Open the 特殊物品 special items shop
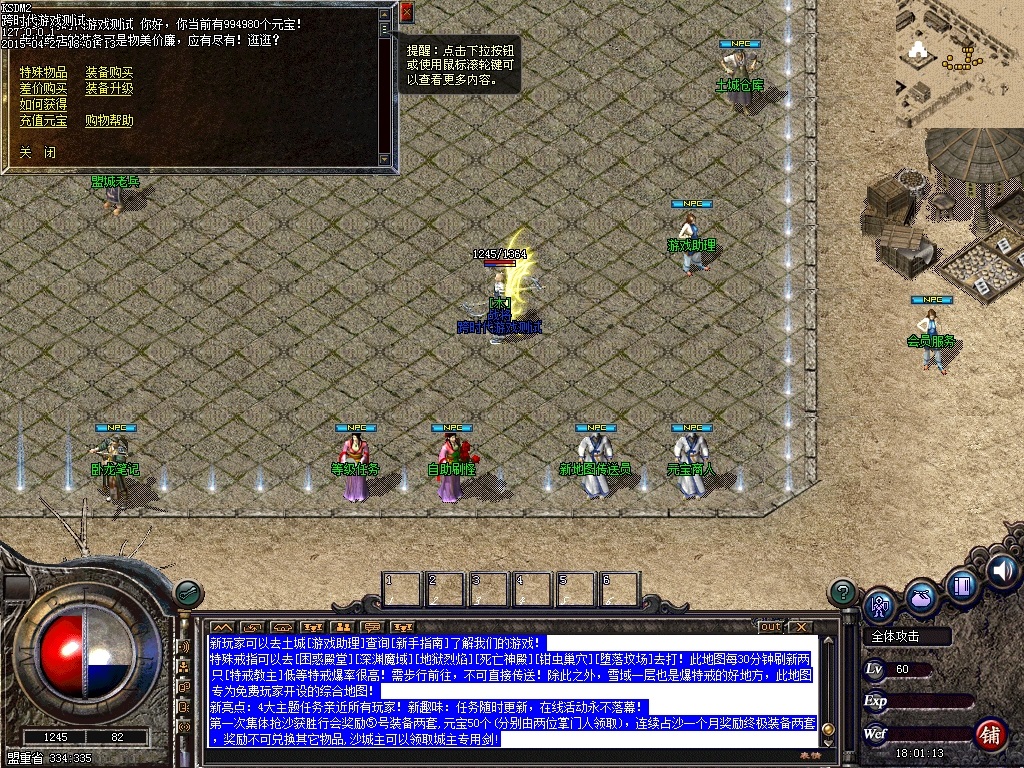The image size is (1024, 768). tap(43, 73)
